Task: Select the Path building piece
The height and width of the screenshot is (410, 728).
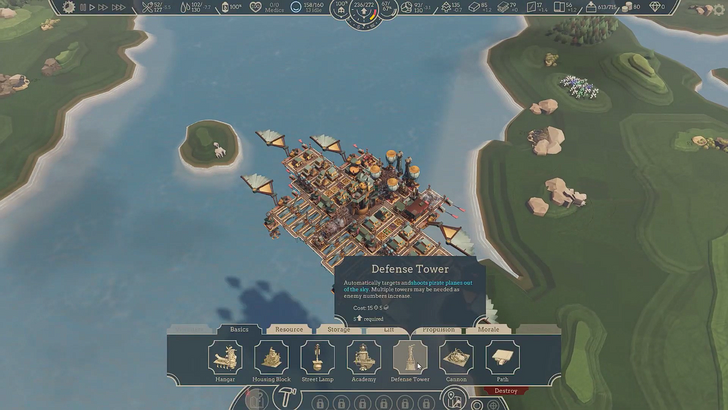Action: point(502,359)
